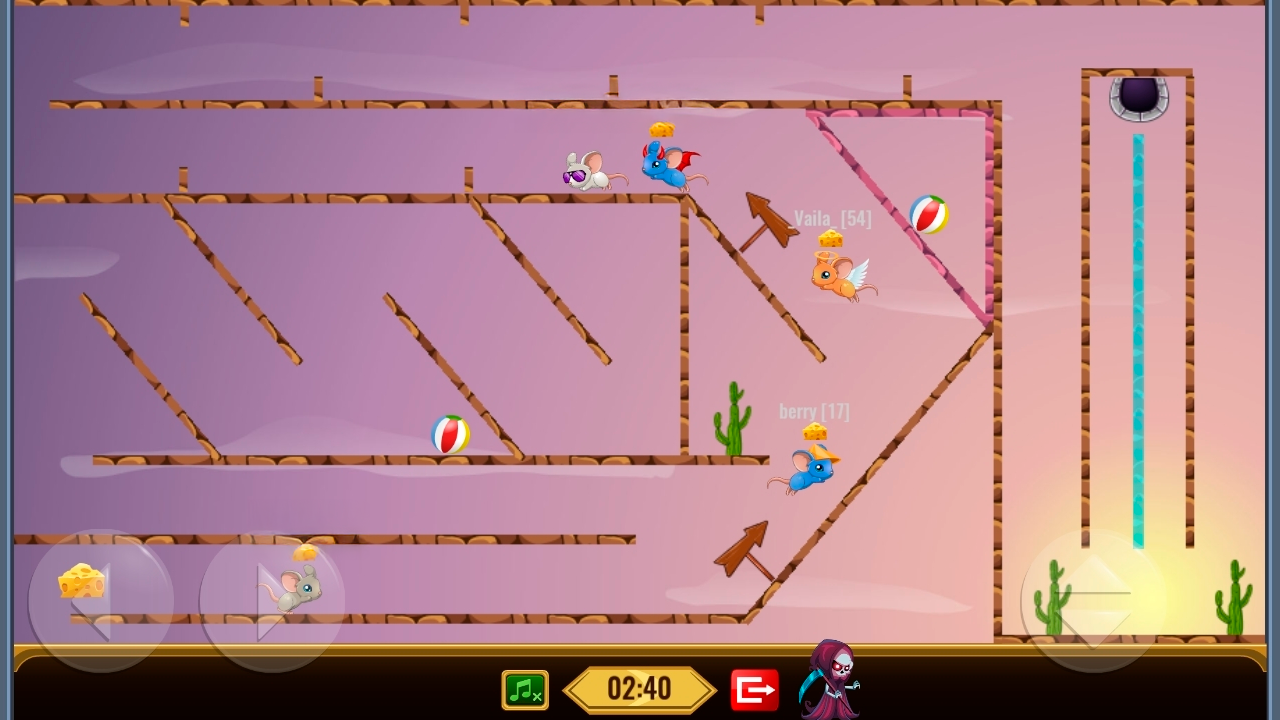Image resolution: width=1280 pixels, height=720 pixels.
Task: Click the bottom-right translucent arrow control
Action: click(1092, 600)
